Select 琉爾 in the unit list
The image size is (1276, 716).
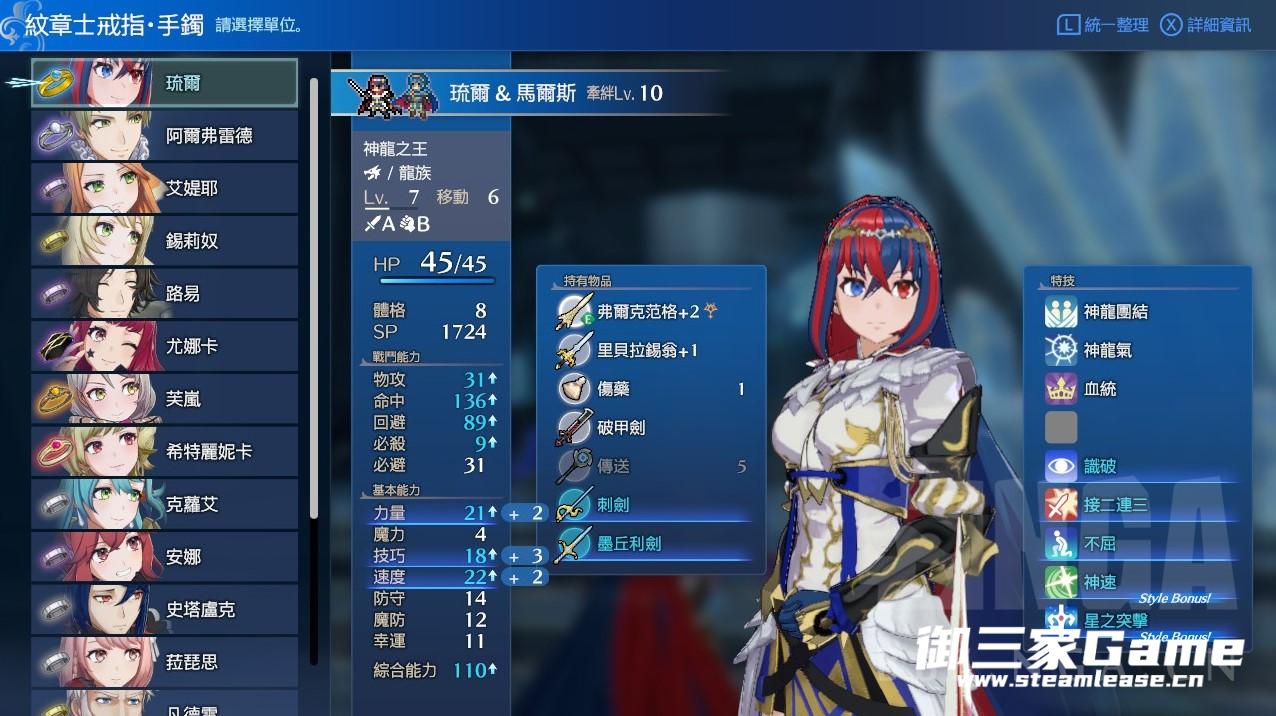(x=165, y=83)
